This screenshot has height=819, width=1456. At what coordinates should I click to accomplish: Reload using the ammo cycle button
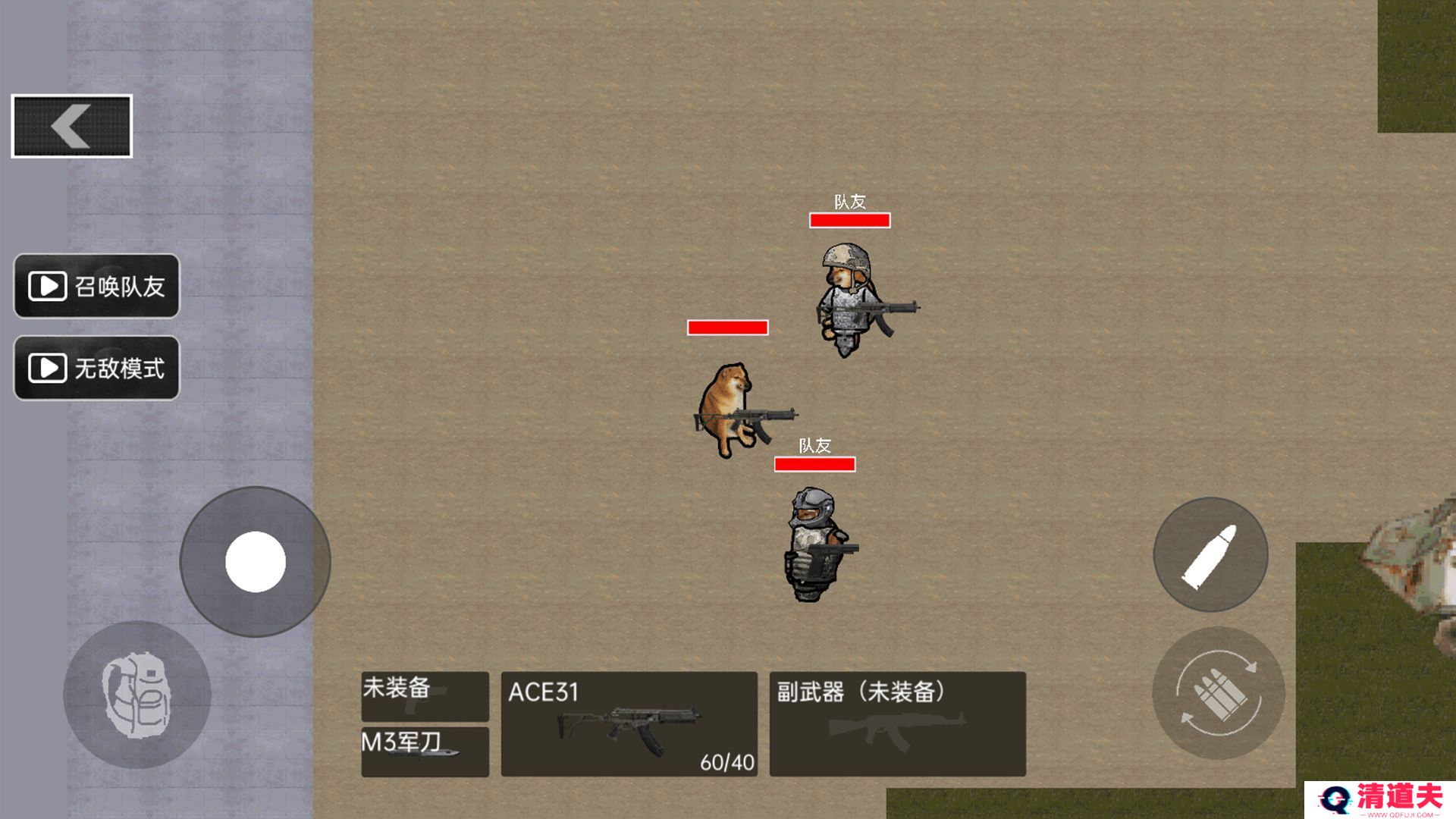coord(1218,693)
